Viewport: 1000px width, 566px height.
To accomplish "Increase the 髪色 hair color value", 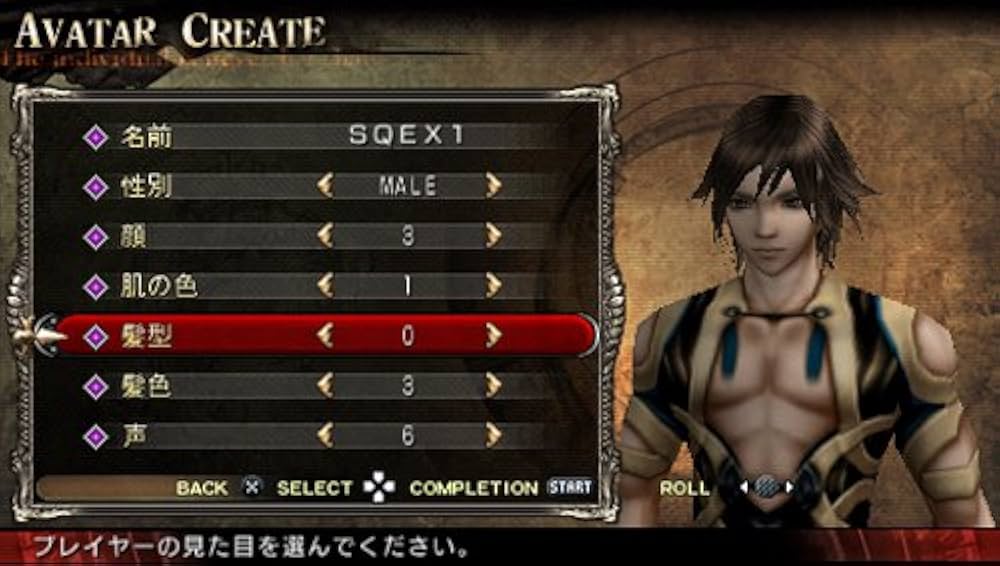I will click(492, 386).
